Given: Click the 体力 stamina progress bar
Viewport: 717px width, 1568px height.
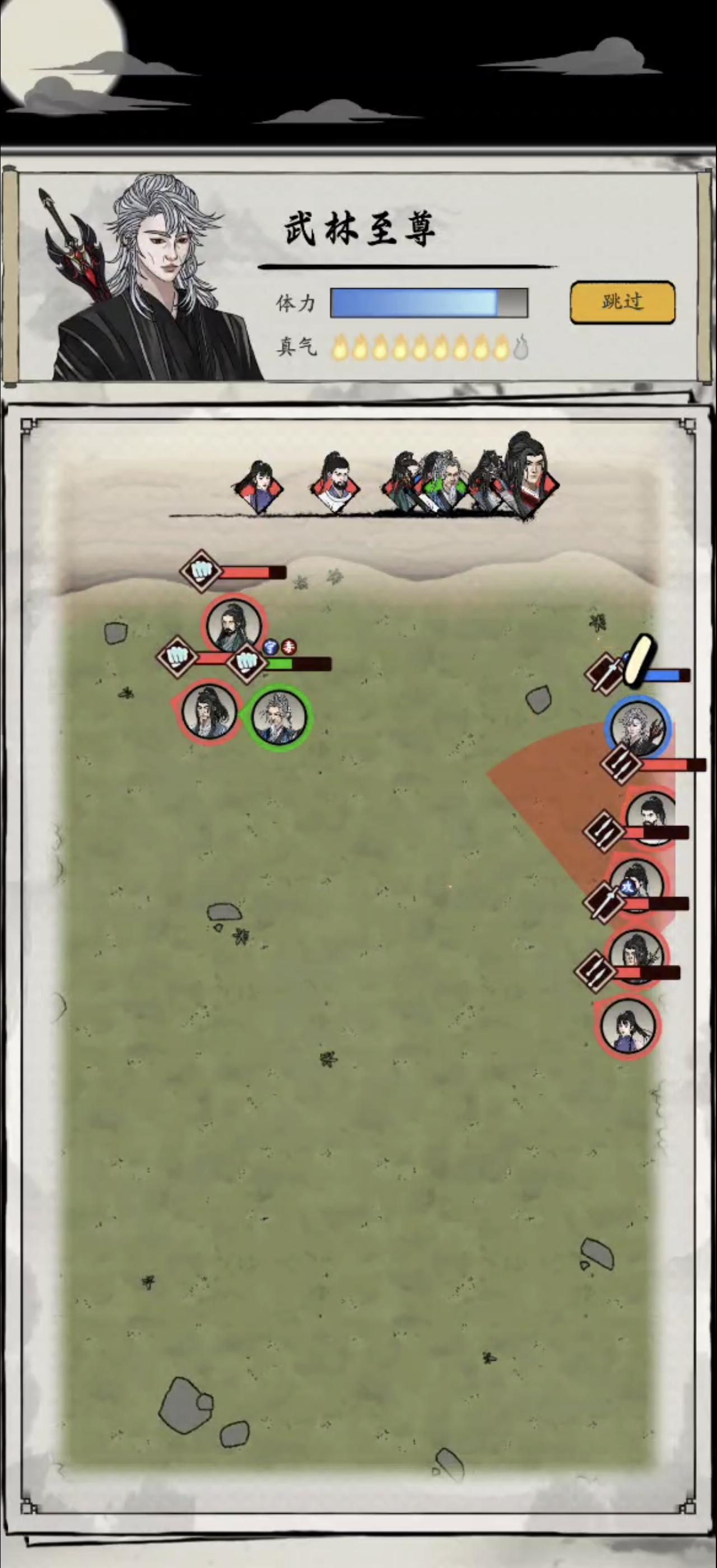Looking at the screenshot, I should click(x=426, y=302).
